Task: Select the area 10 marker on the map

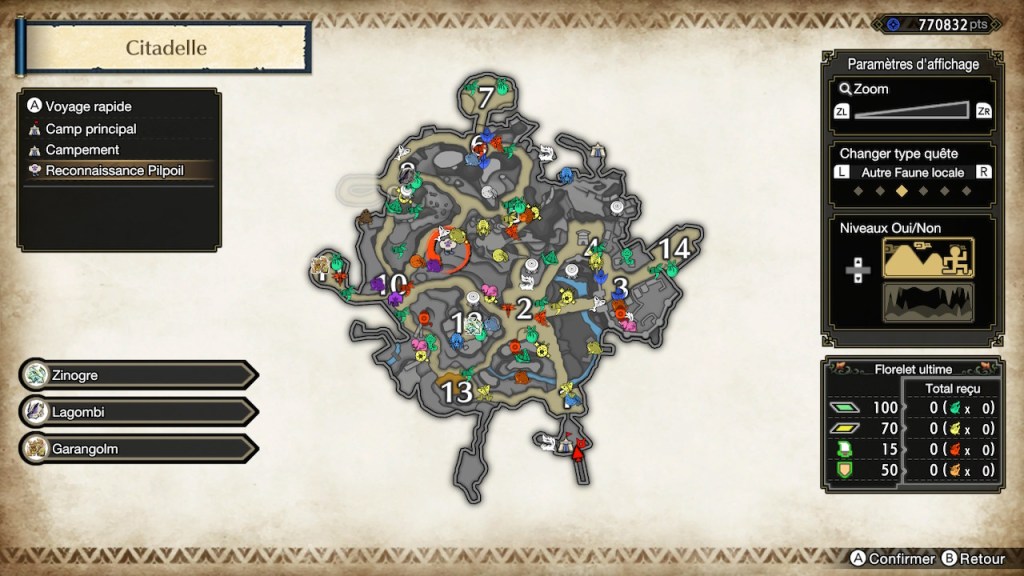Action: [393, 283]
